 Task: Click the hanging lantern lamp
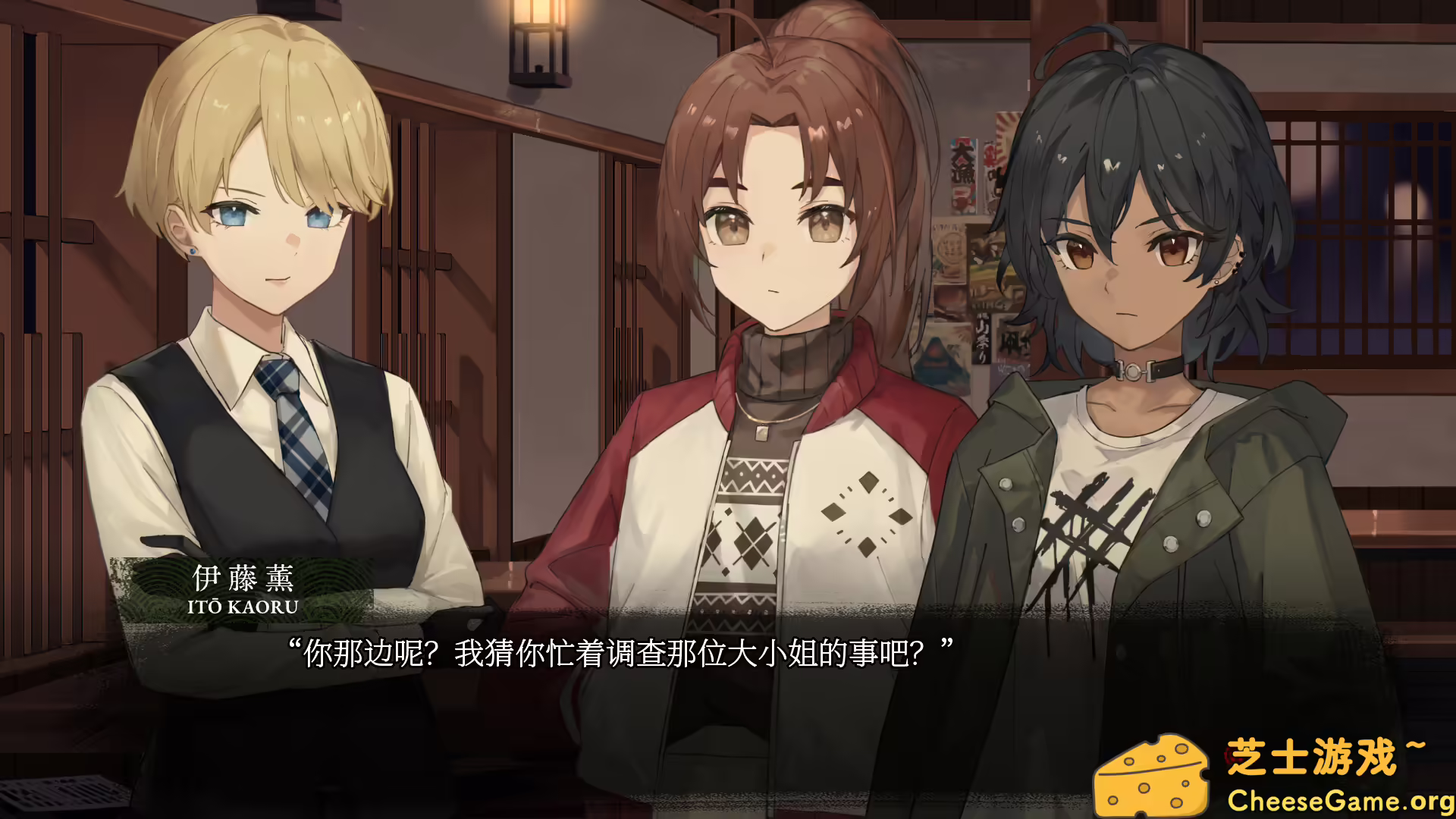(538, 42)
